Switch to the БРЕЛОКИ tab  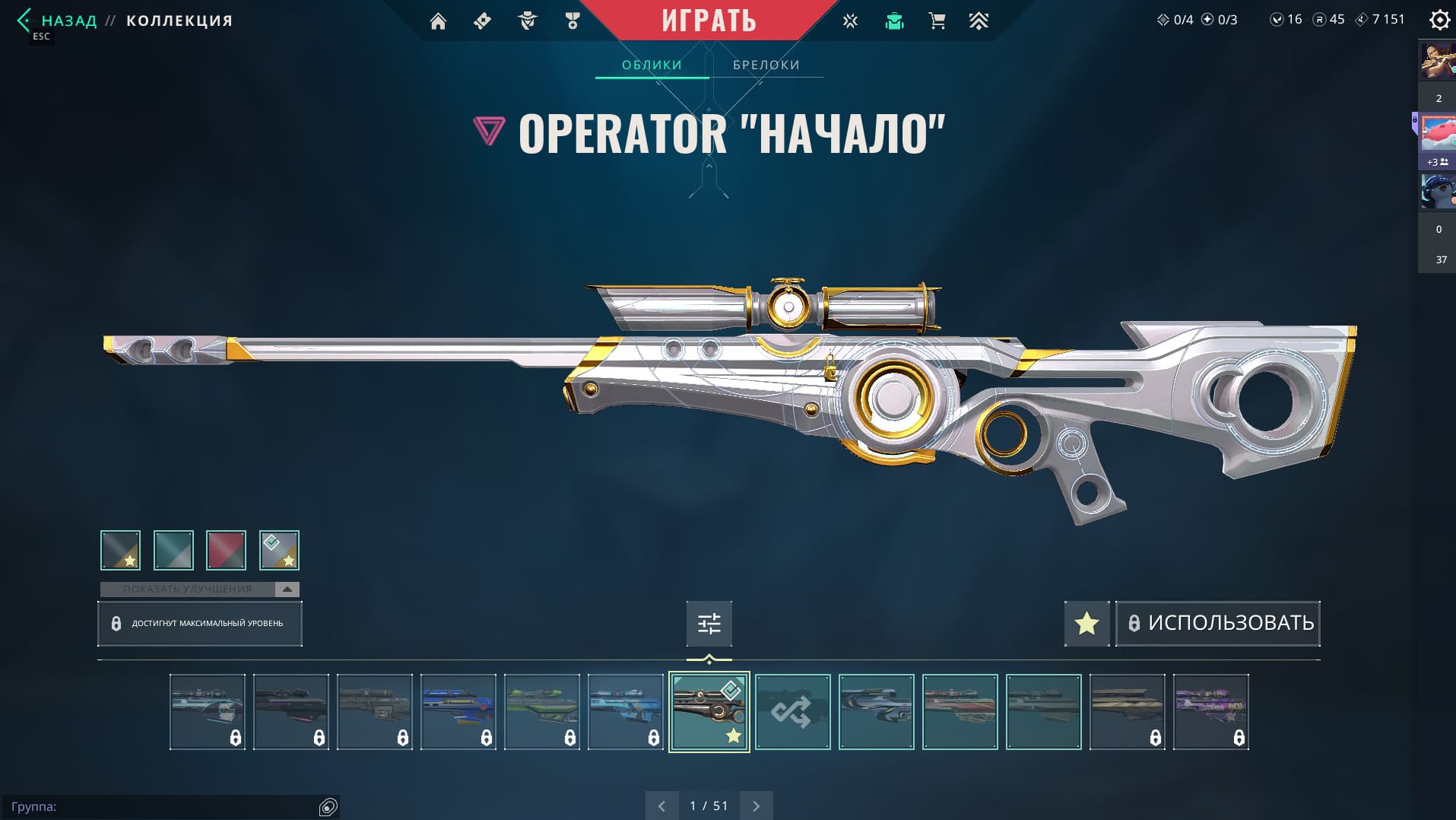coord(766,65)
